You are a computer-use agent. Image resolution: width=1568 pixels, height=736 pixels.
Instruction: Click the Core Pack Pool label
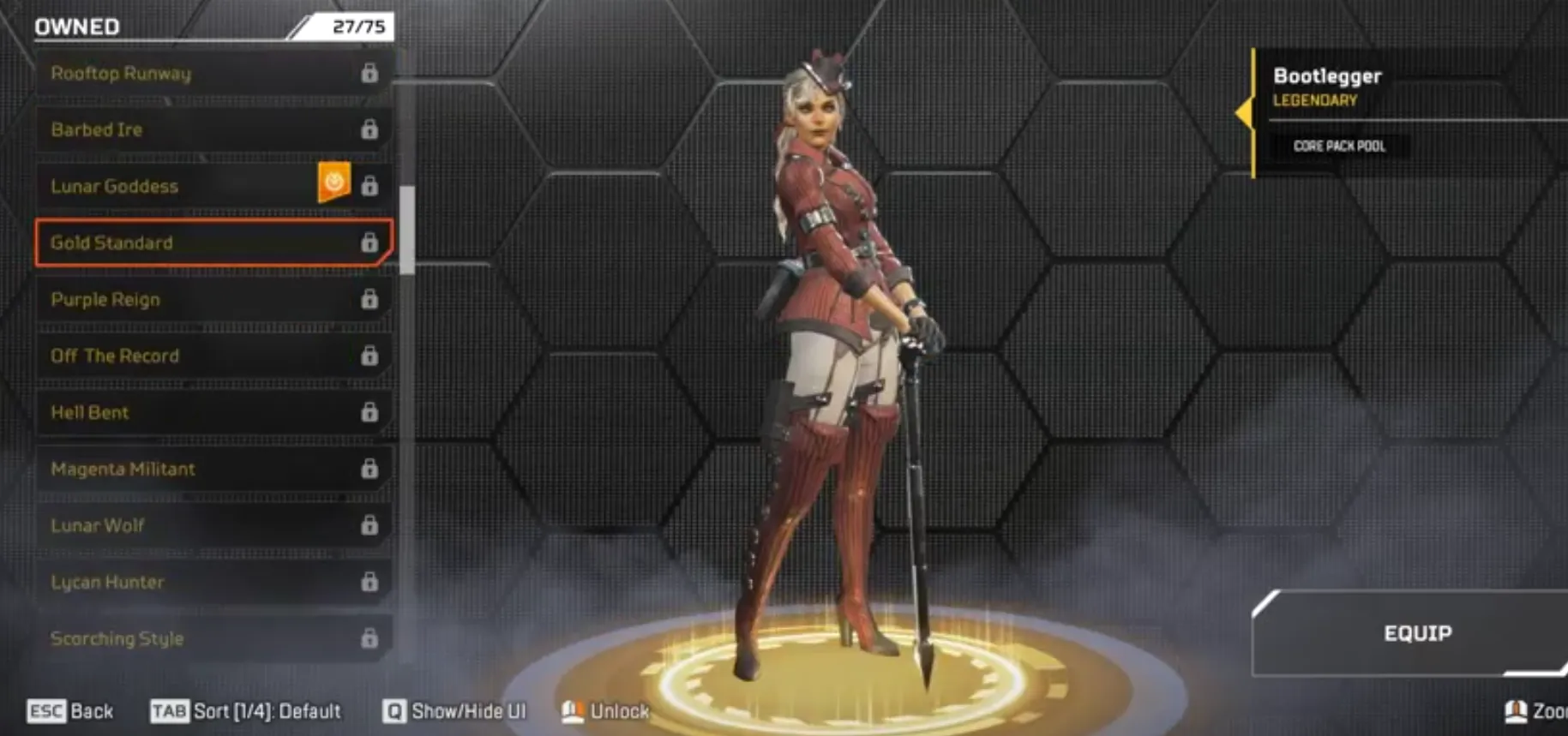tap(1338, 146)
